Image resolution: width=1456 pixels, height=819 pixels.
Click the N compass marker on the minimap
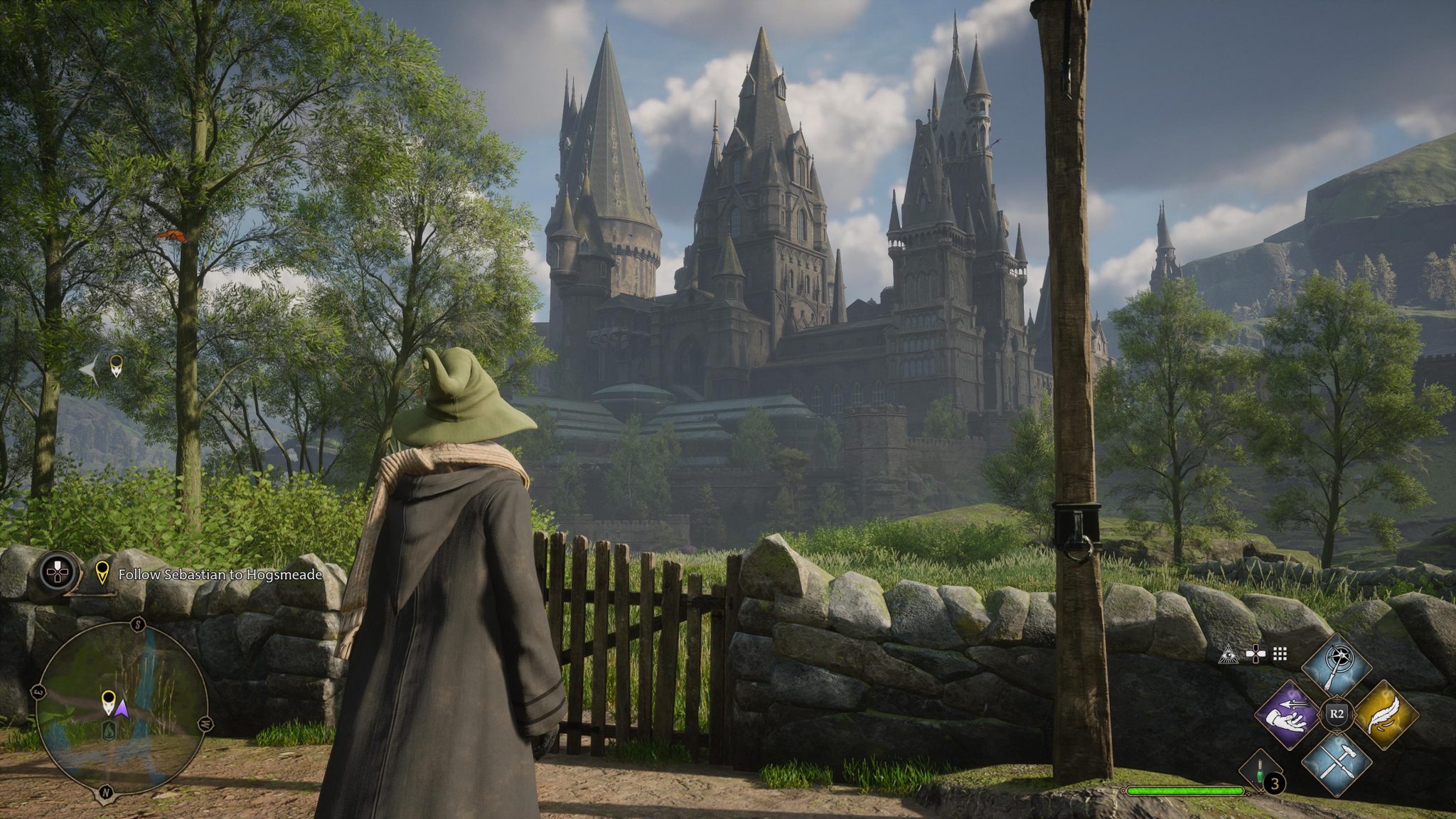click(x=105, y=793)
